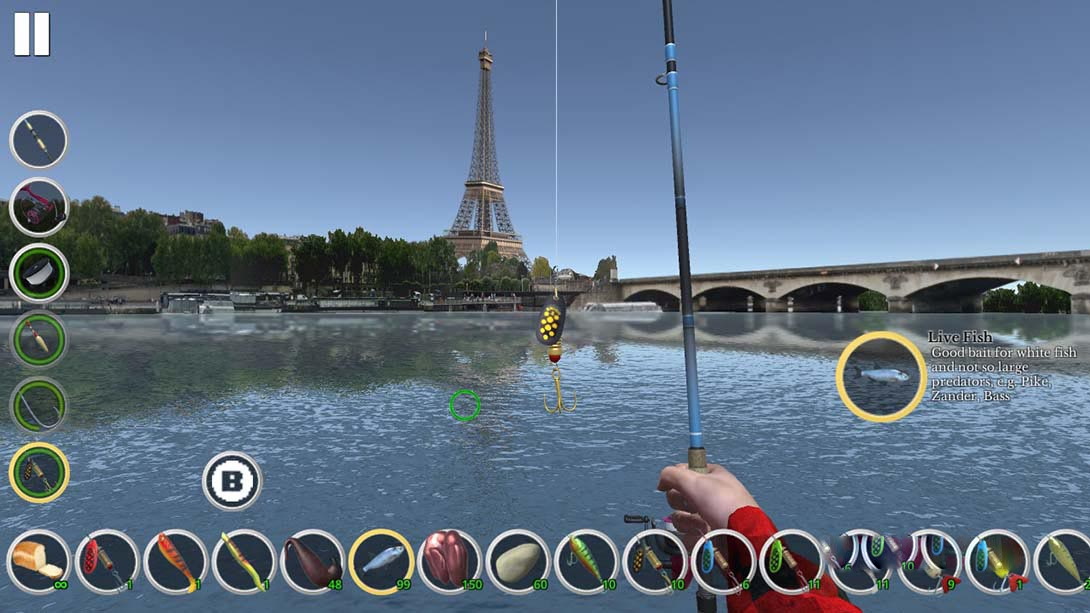The width and height of the screenshot is (1090, 613).
Task: Select the yellow-ringed lure category icon
Action: coord(39,473)
